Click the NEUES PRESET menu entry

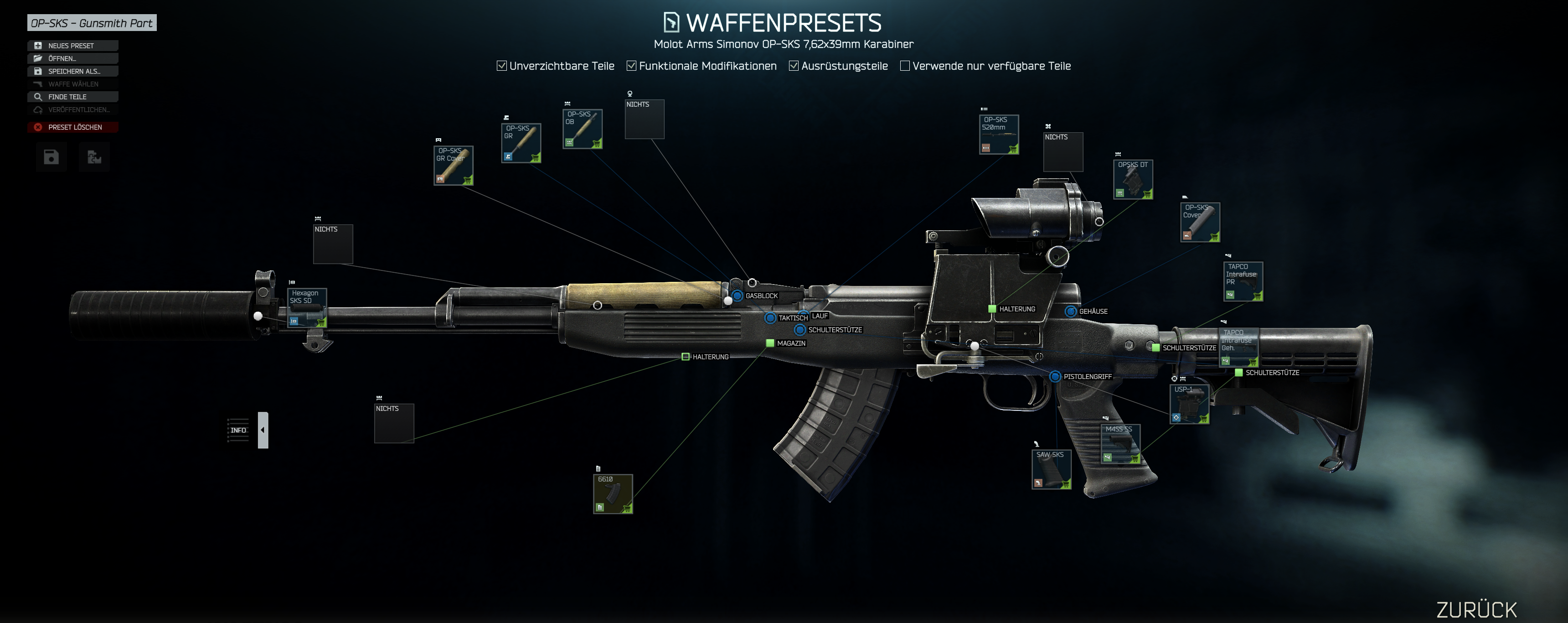72,46
